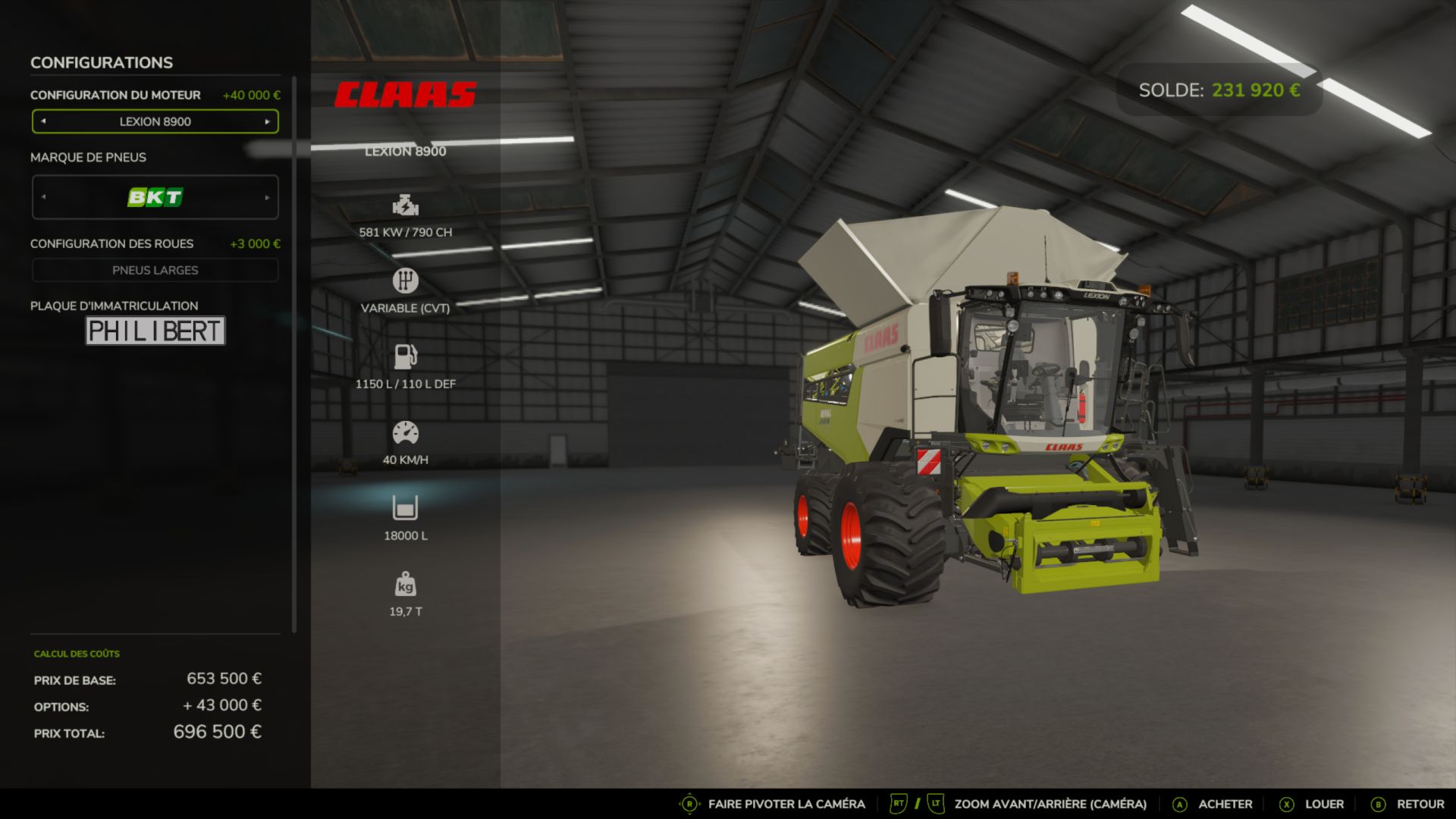The image size is (1456, 819).
Task: Switch to previous tire brand before BKT
Action: [x=43, y=198]
